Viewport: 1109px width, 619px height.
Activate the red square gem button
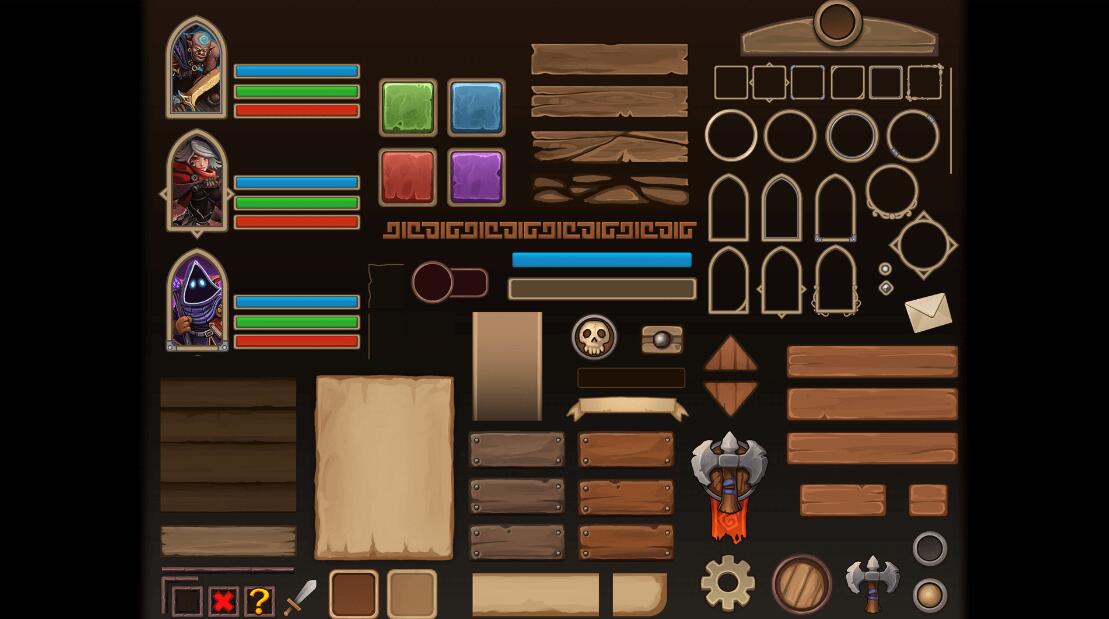(x=408, y=177)
